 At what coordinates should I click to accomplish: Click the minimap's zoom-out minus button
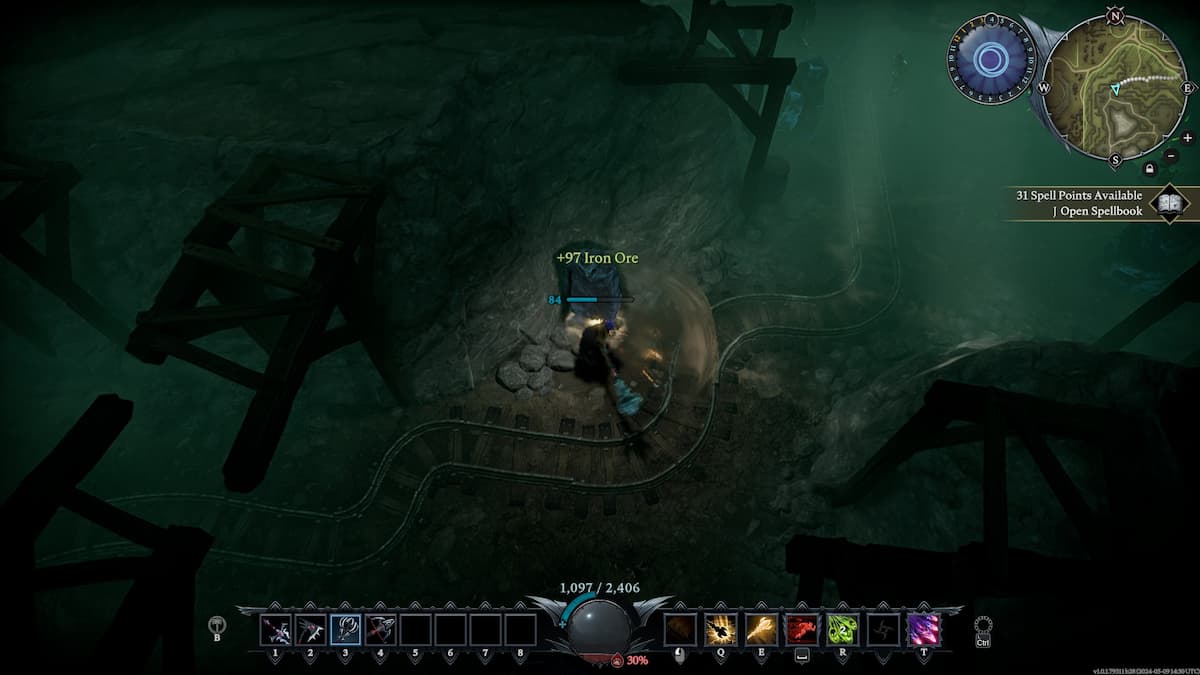click(x=1170, y=156)
